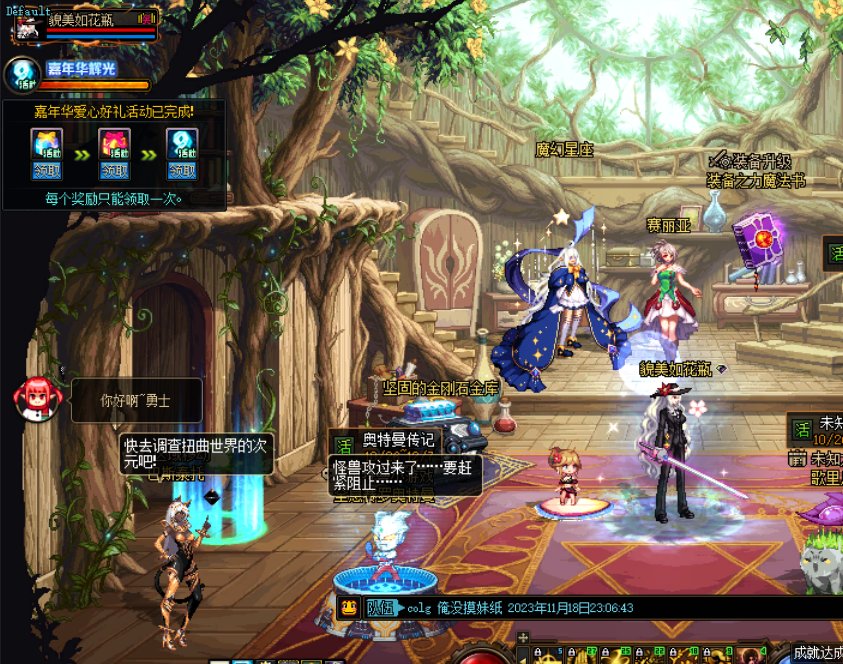Click the yellow emoji icon in chat
Screen dimensions: 843x664
(x=348, y=607)
